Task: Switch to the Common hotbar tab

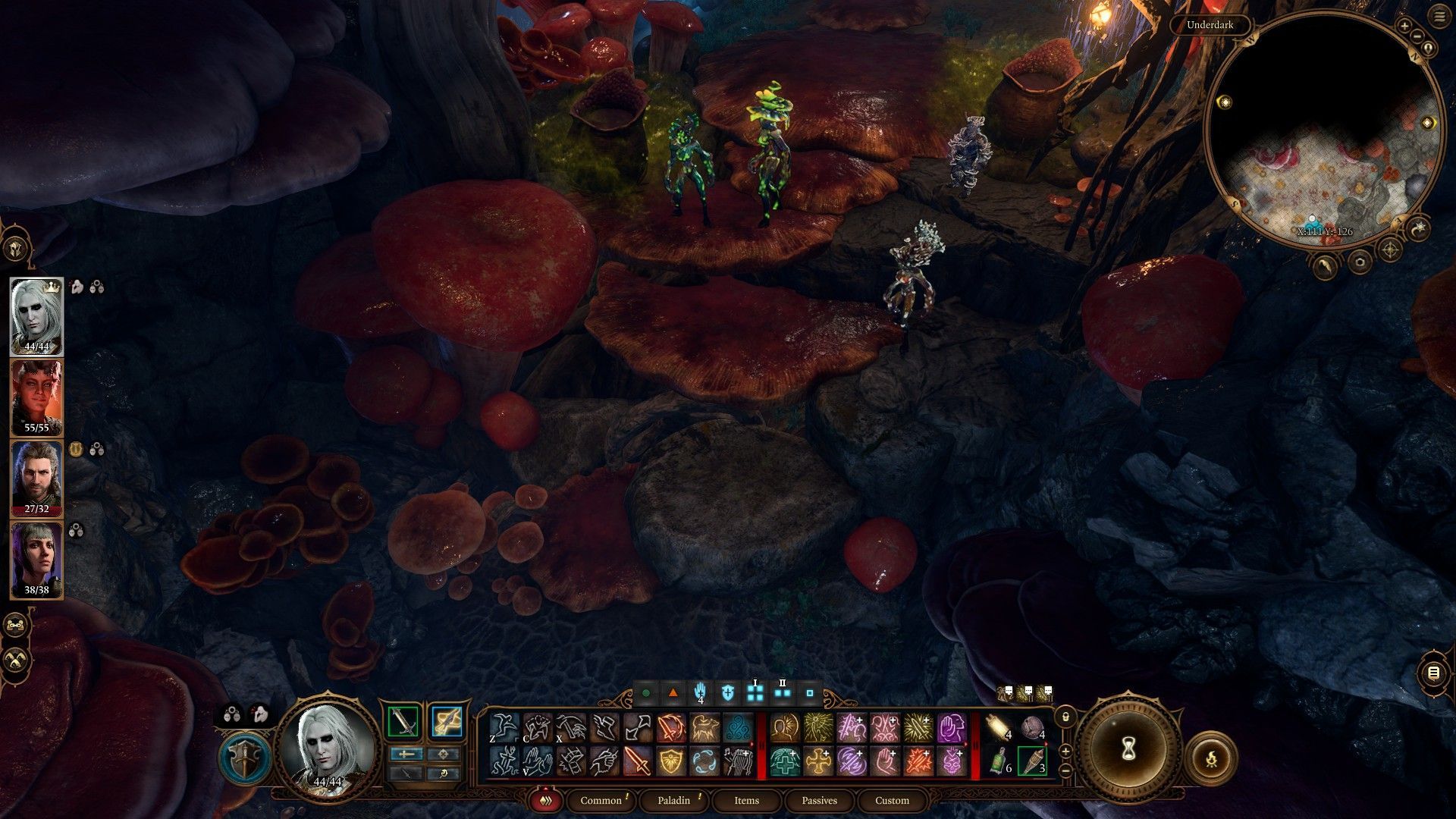Action: click(601, 800)
